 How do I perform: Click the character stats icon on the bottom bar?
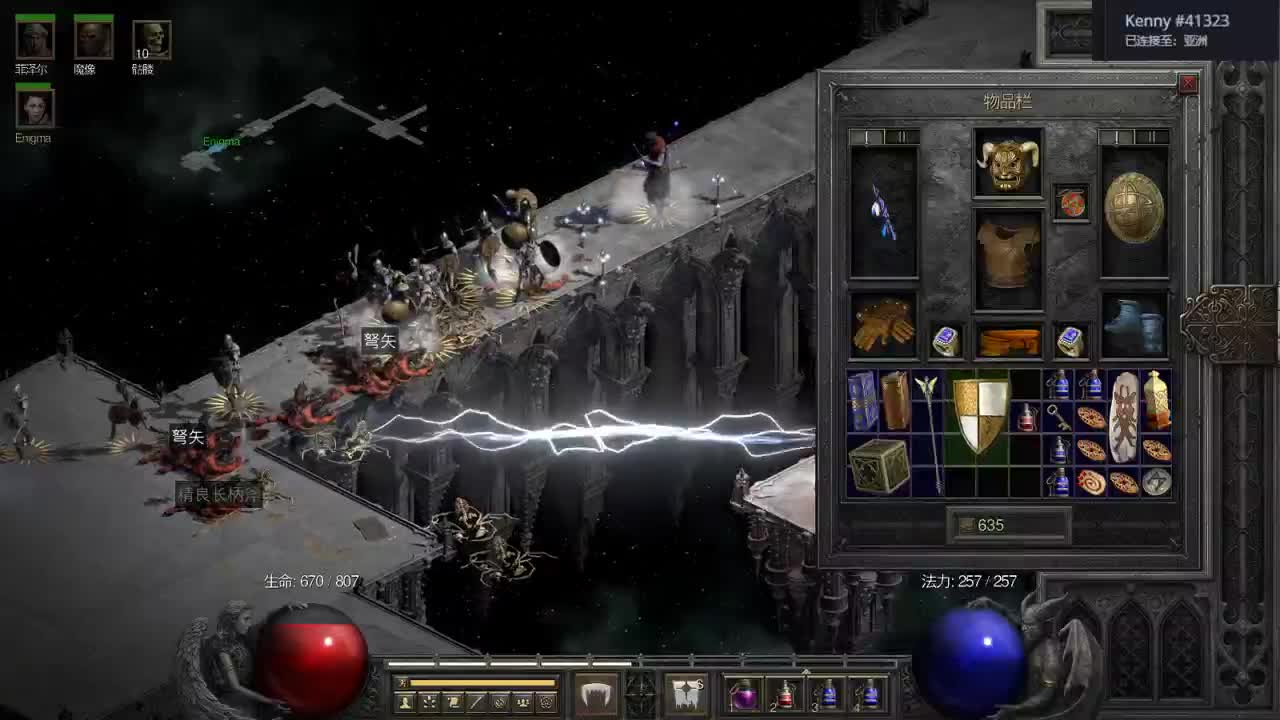tap(405, 701)
